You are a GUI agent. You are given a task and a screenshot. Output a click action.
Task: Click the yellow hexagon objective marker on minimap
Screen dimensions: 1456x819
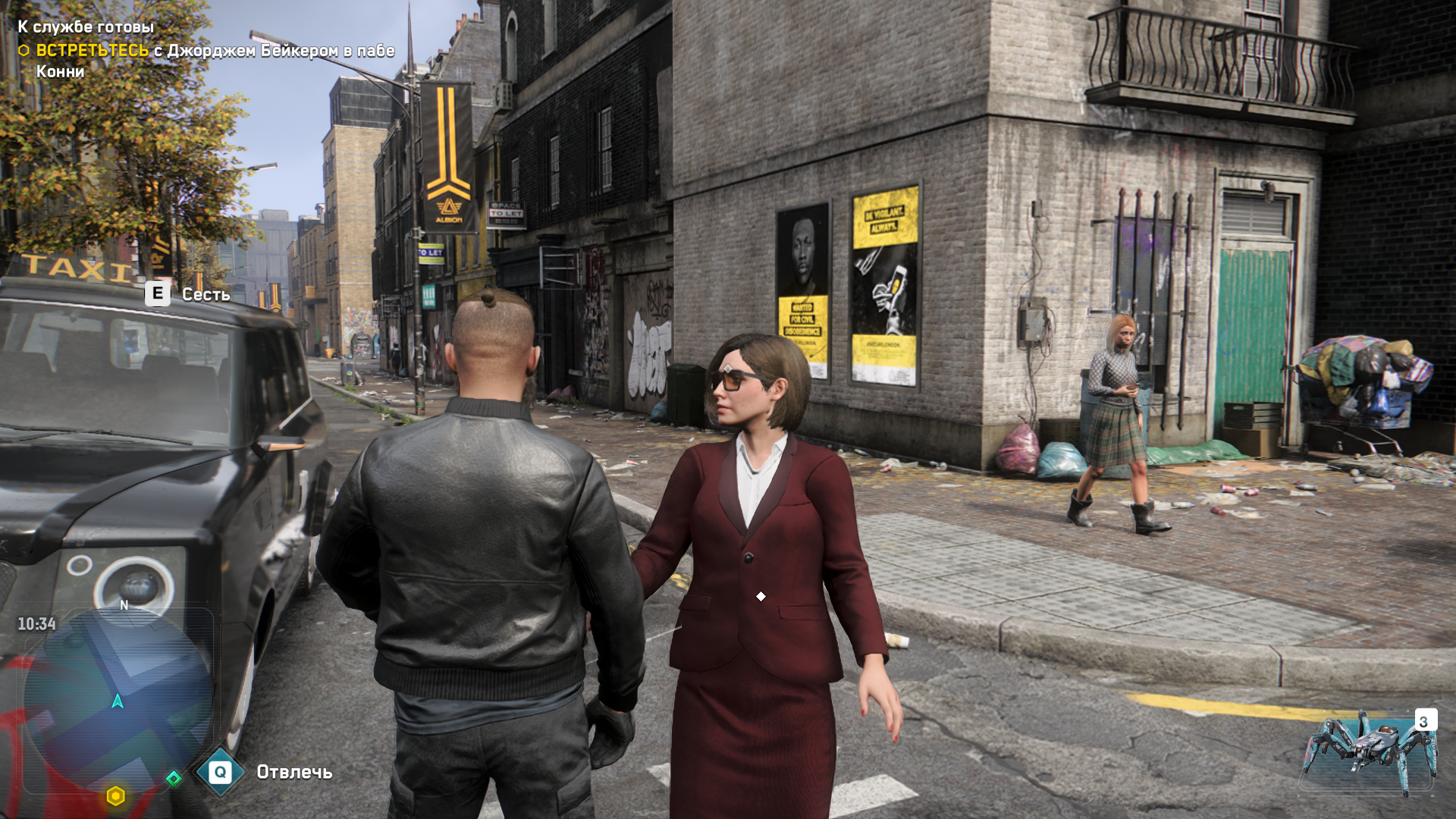115,795
